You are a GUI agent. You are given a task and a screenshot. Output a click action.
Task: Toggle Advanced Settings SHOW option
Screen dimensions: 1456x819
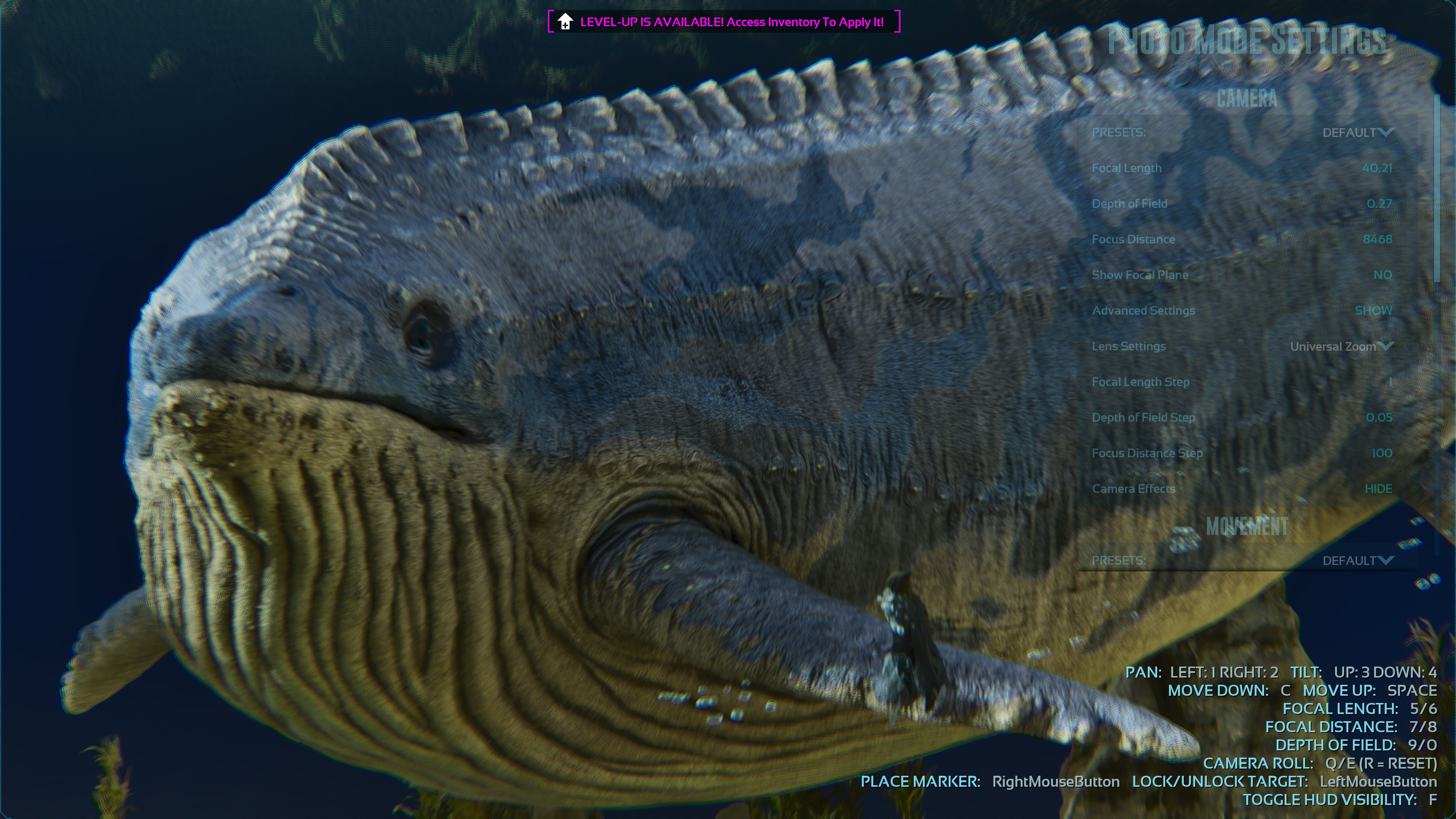pyautogui.click(x=1373, y=311)
